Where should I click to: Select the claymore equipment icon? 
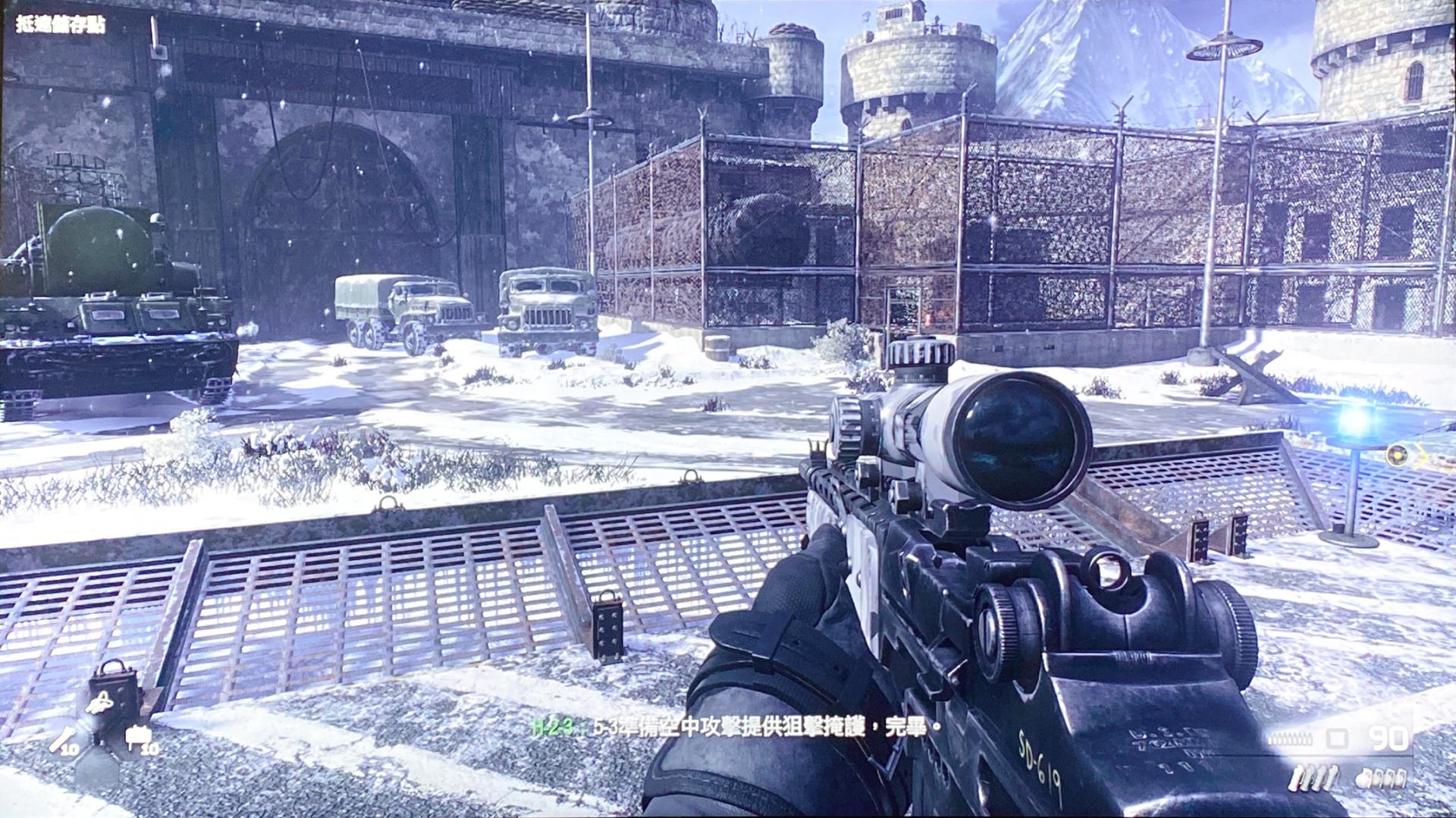(140, 736)
